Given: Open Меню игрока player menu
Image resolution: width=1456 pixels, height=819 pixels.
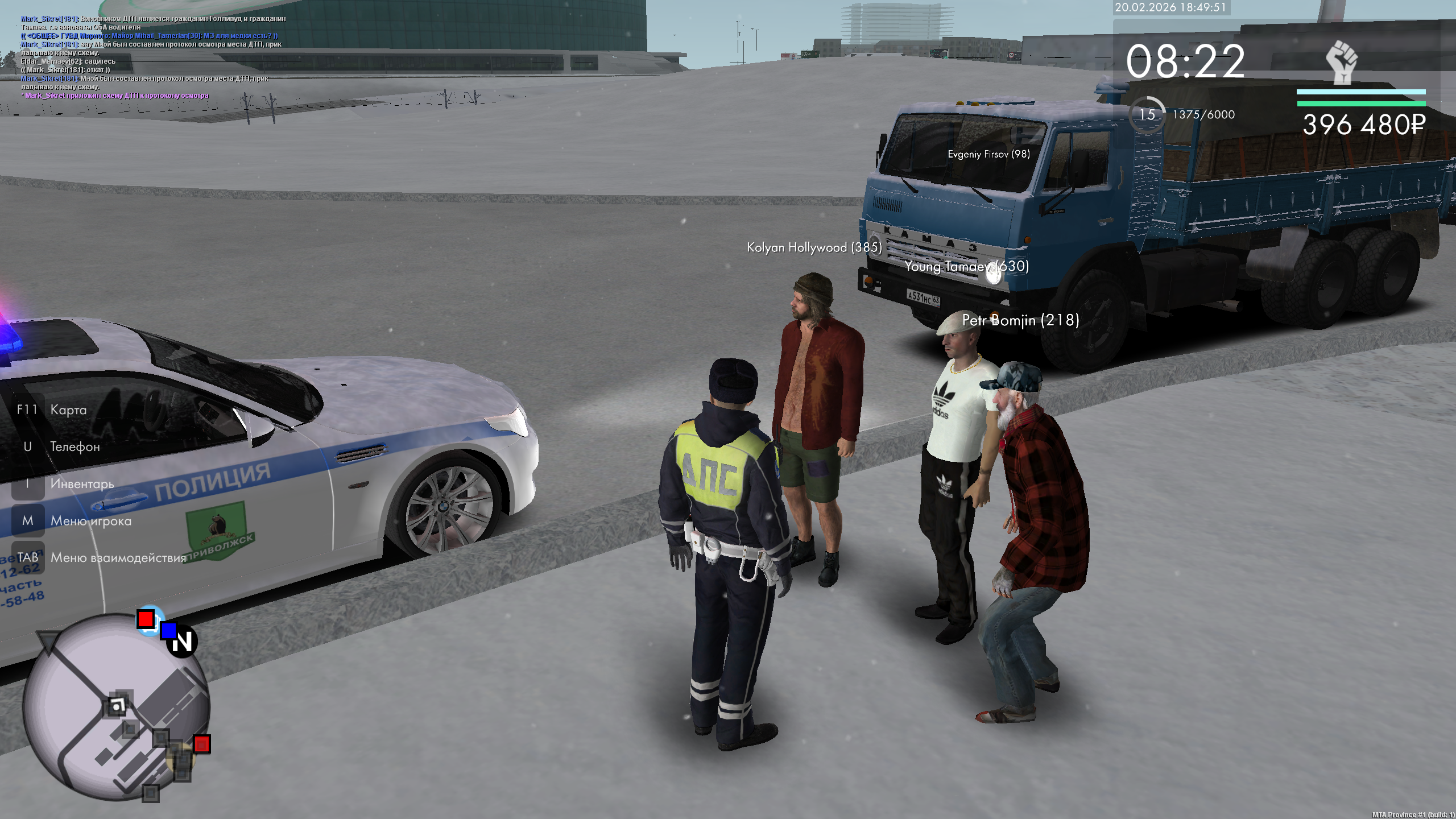Looking at the screenshot, I should pos(90,520).
